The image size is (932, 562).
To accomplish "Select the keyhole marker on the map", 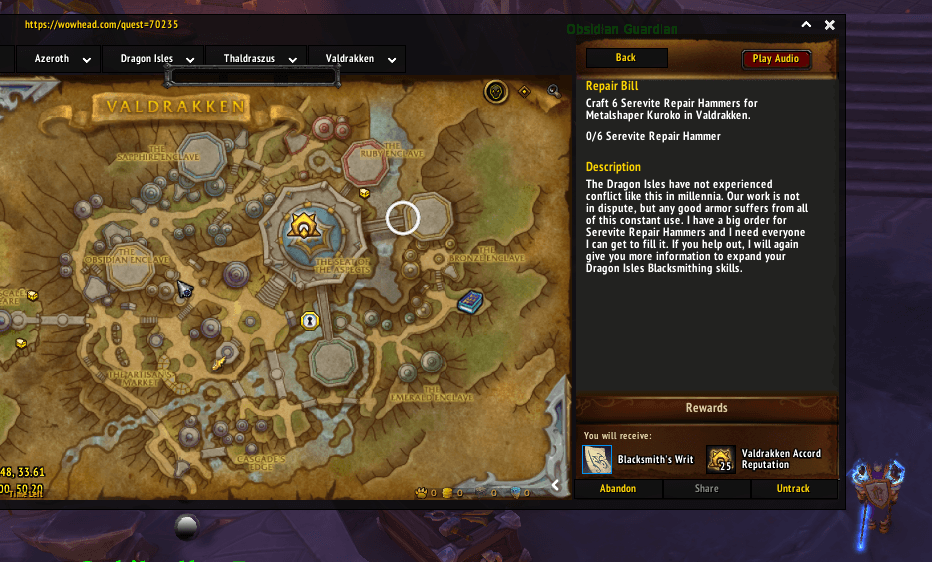I will [x=309, y=321].
